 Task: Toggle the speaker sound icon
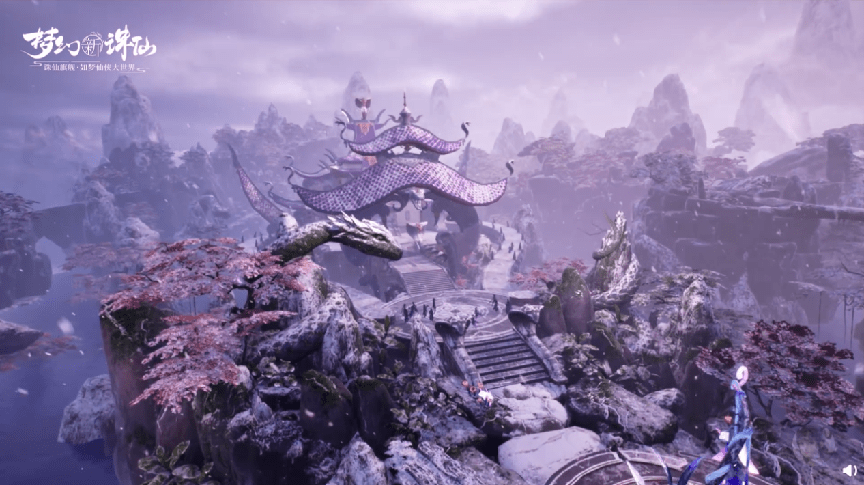click(849, 470)
